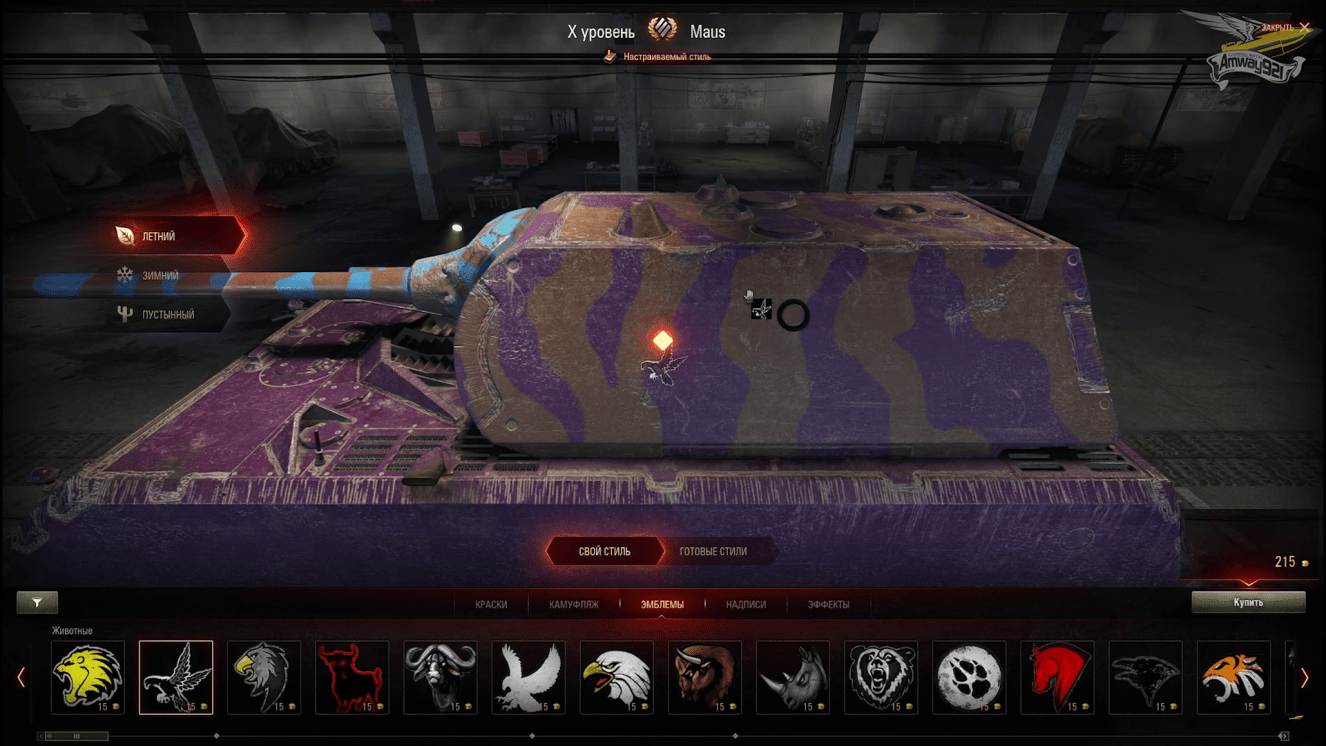Choose the orange tiger head emblem
The height and width of the screenshot is (746, 1326).
pyautogui.click(x=1233, y=677)
